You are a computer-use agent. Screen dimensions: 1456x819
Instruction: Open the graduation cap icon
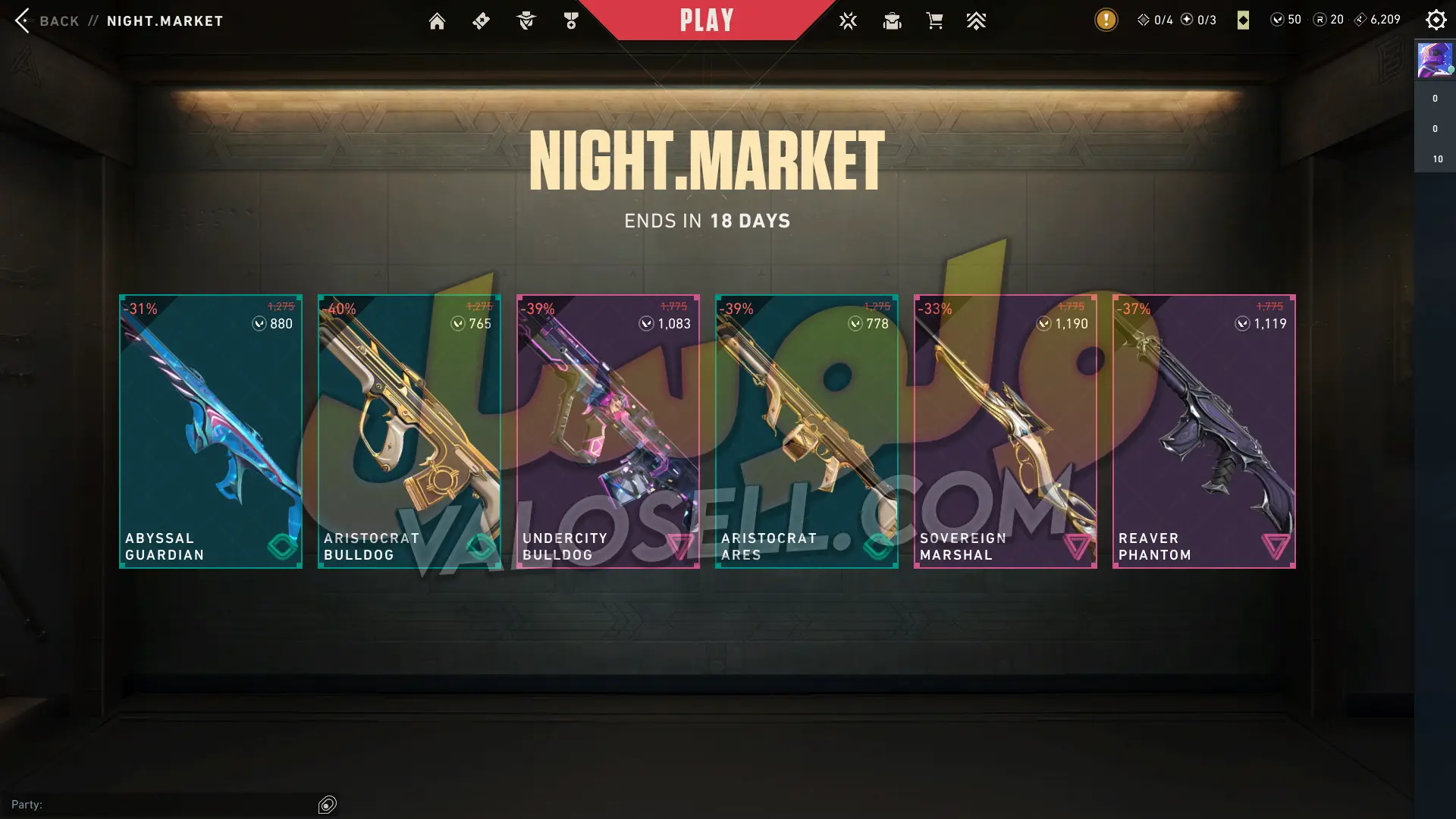coord(892,21)
